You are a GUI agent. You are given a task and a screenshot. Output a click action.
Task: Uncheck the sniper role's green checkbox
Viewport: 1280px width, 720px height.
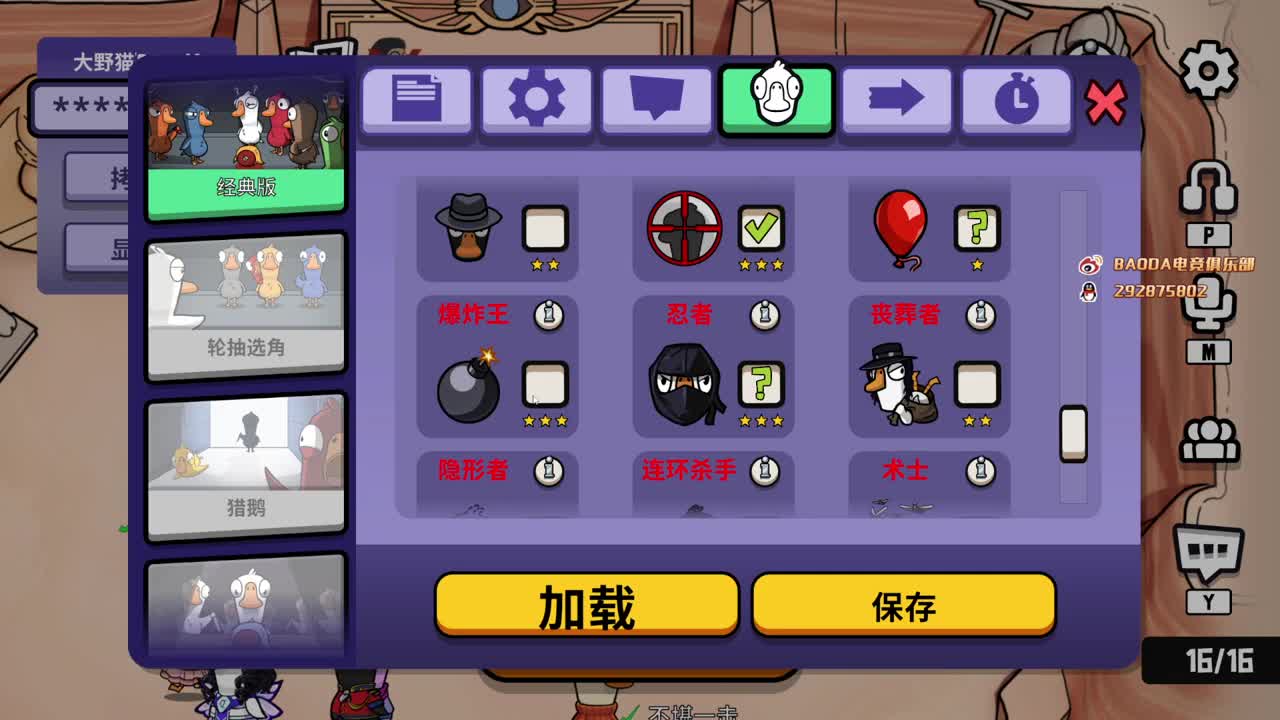[x=761, y=227]
